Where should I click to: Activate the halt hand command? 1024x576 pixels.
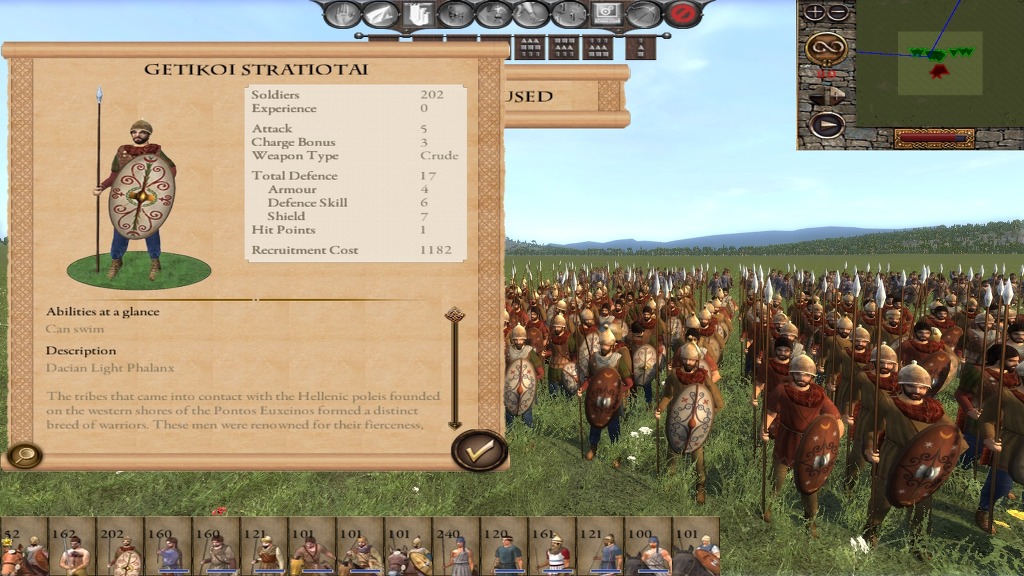(x=343, y=14)
